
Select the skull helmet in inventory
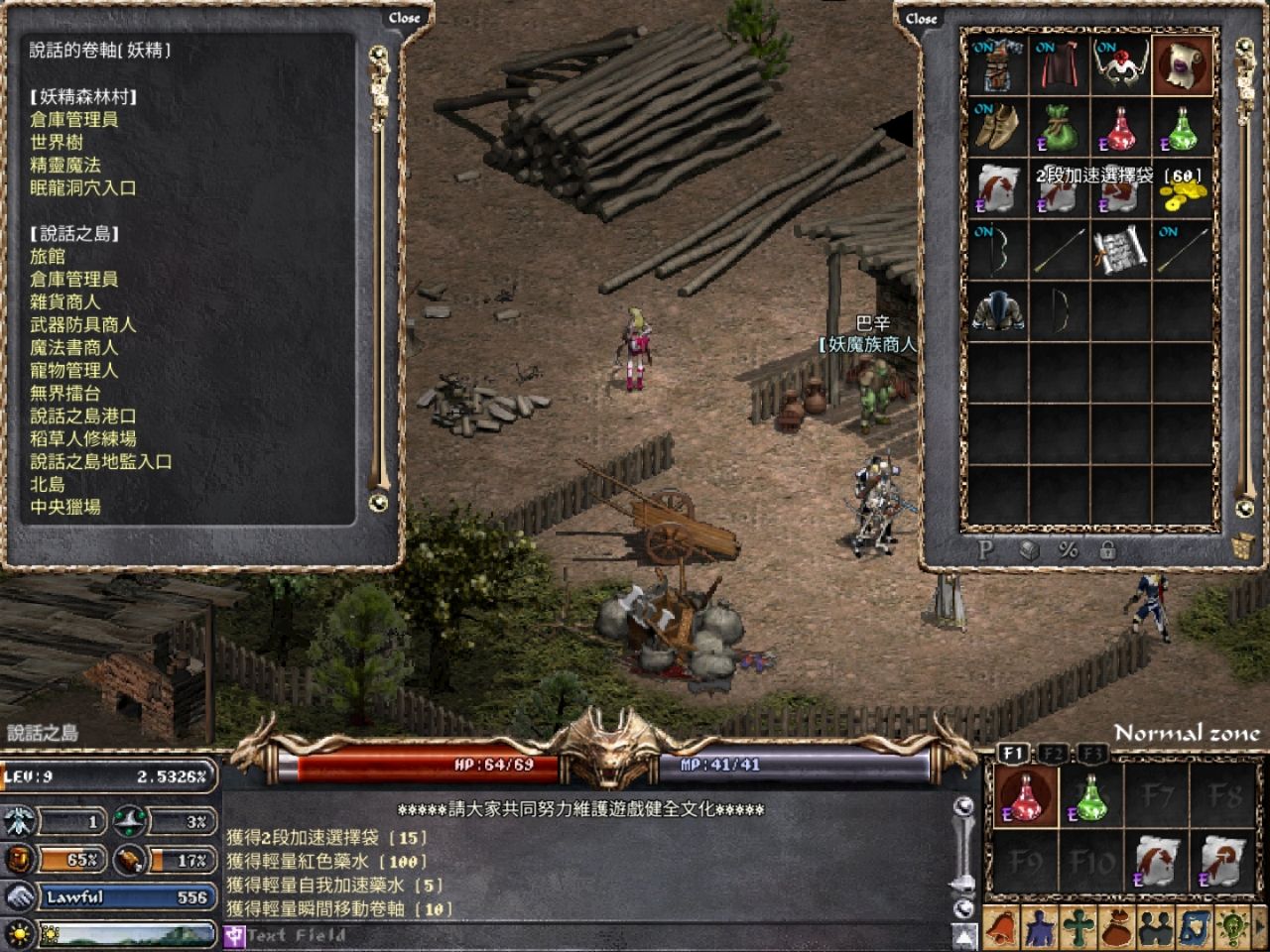(x=1120, y=65)
